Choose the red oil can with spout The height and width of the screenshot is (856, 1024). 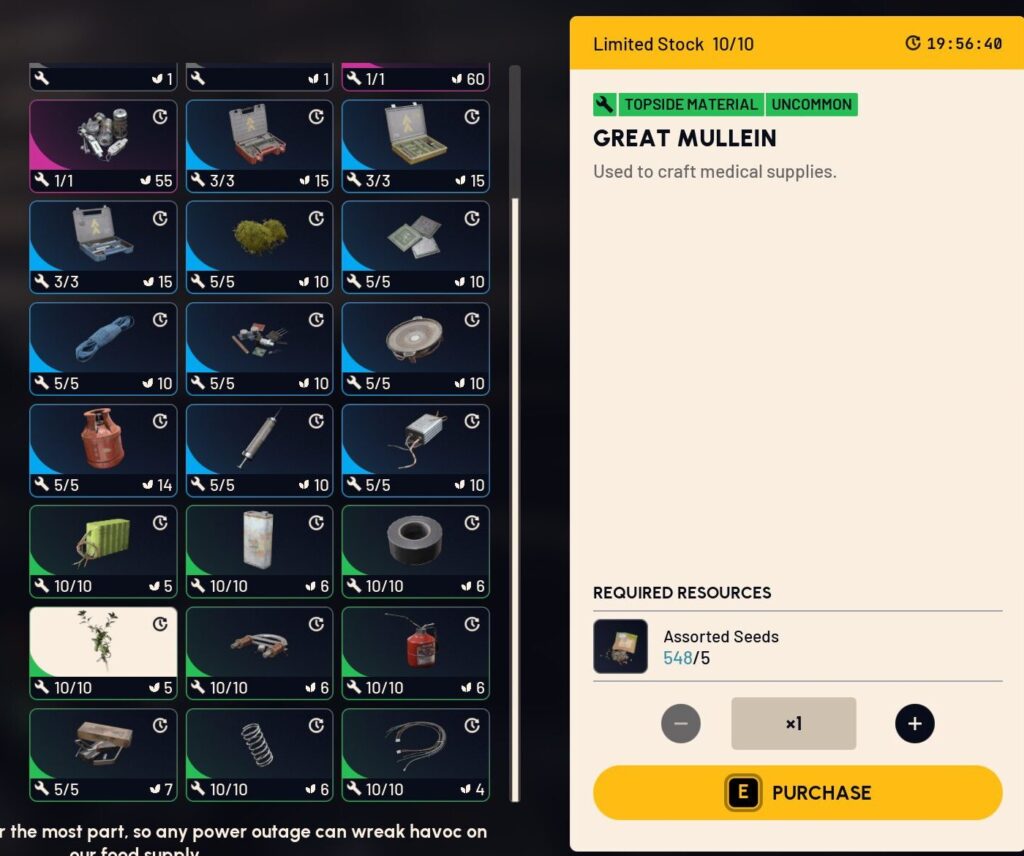(x=415, y=652)
